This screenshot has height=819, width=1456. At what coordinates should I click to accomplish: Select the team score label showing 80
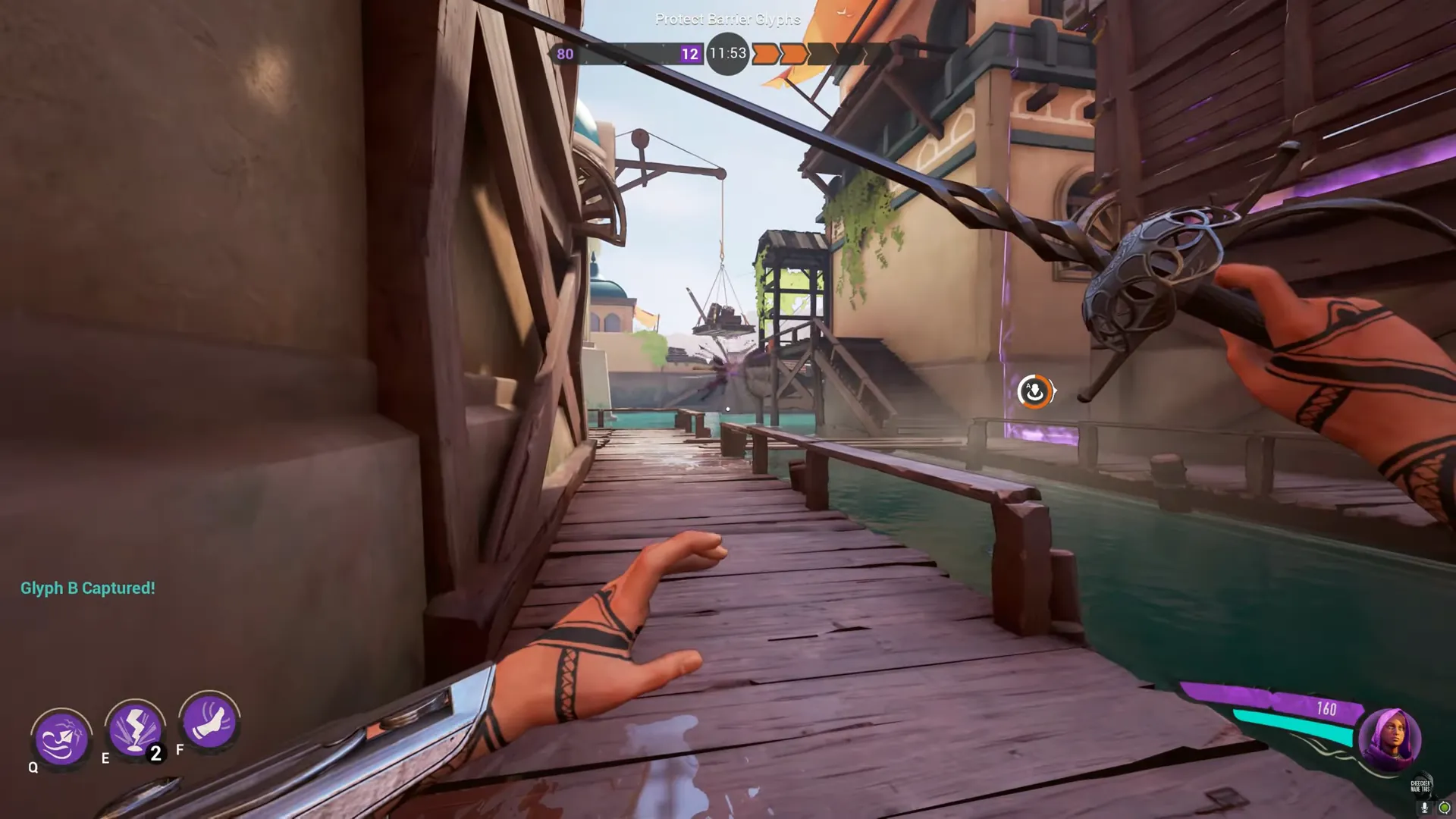564,54
